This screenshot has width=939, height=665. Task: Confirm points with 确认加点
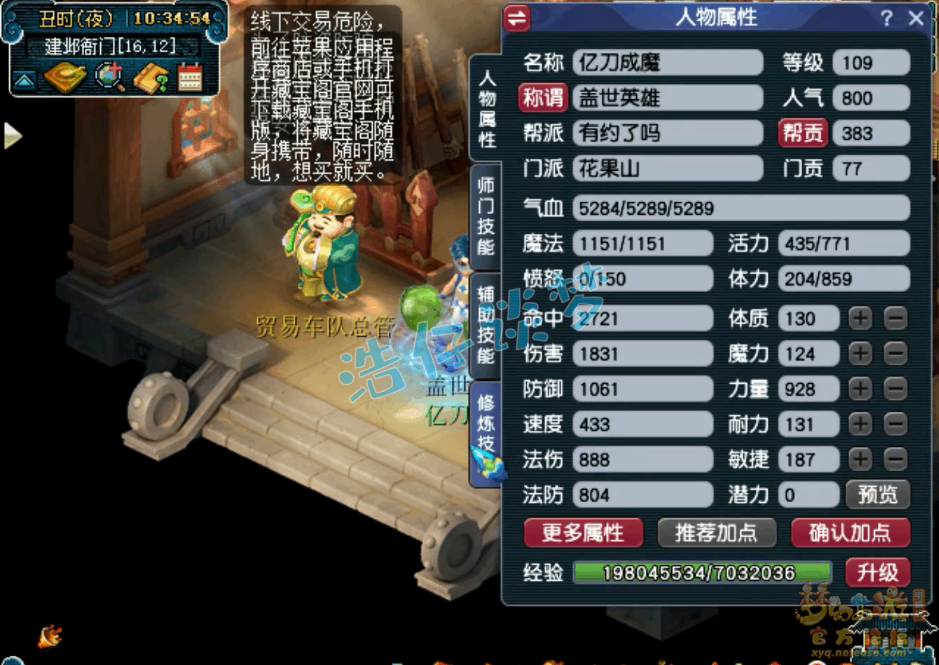pyautogui.click(x=850, y=532)
